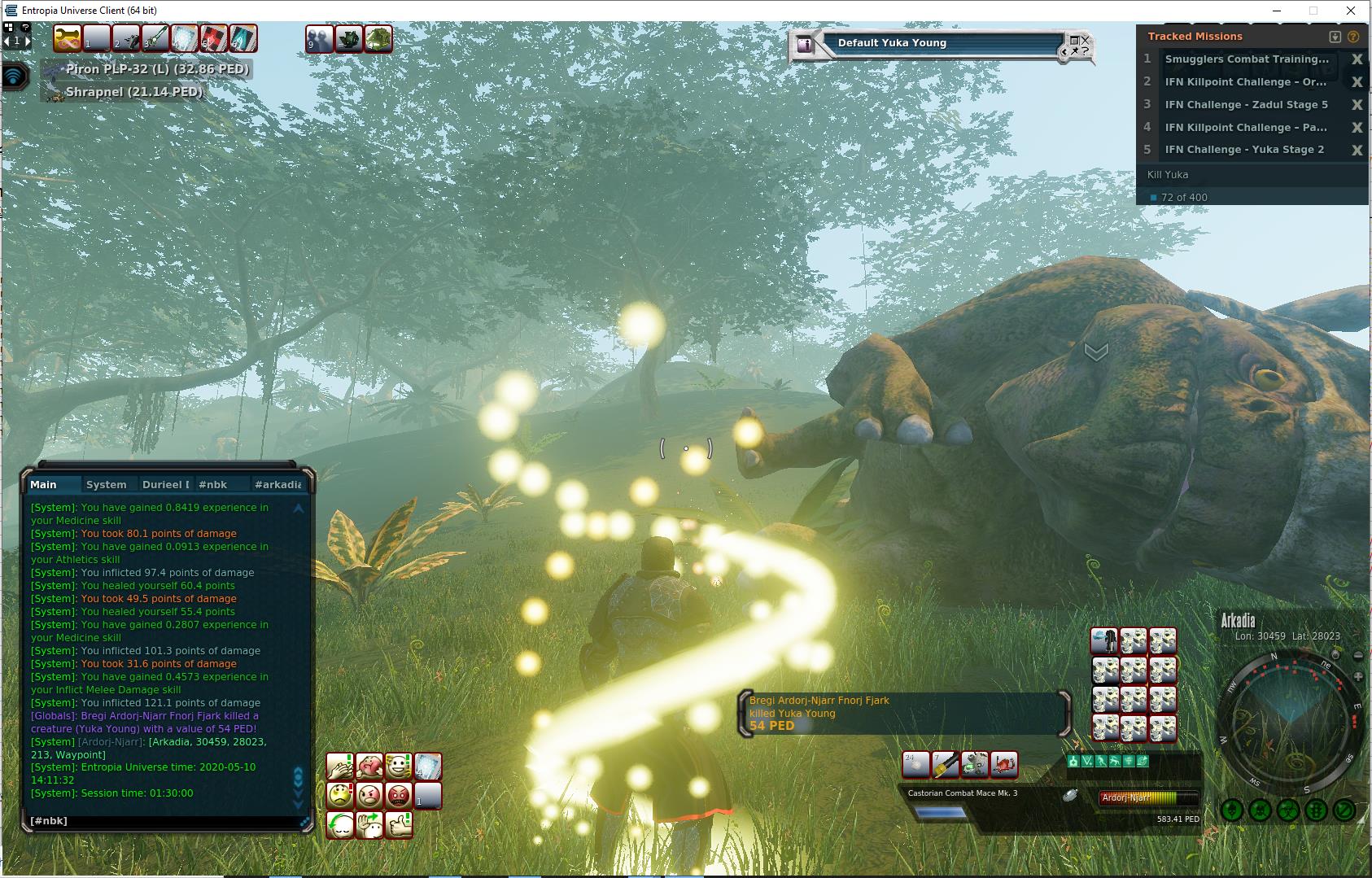Open the two-figures society icon
1372x878 pixels.
click(319, 38)
